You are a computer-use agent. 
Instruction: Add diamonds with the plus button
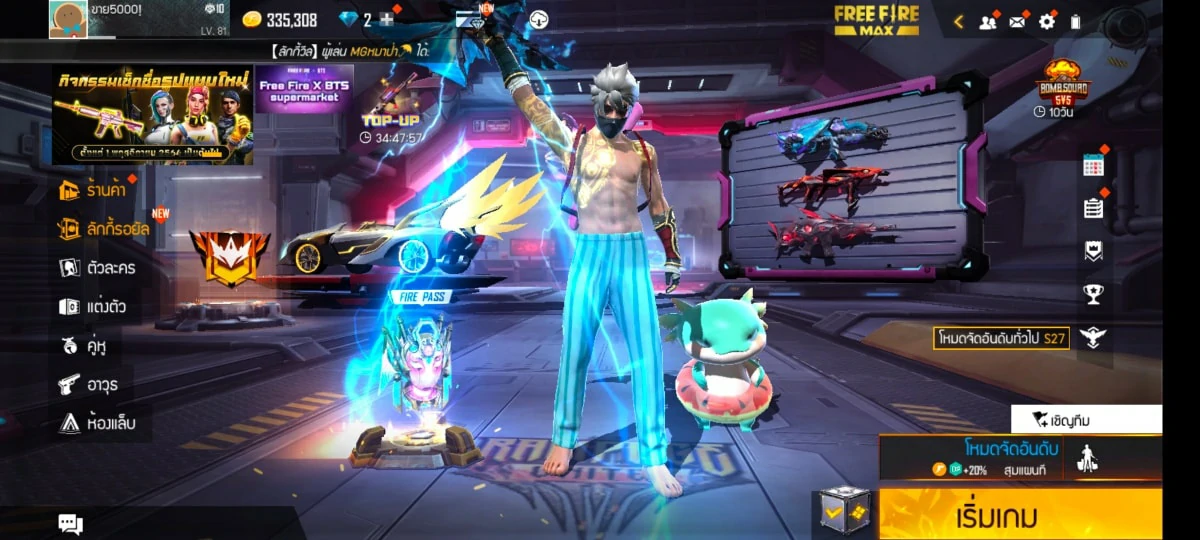387,20
